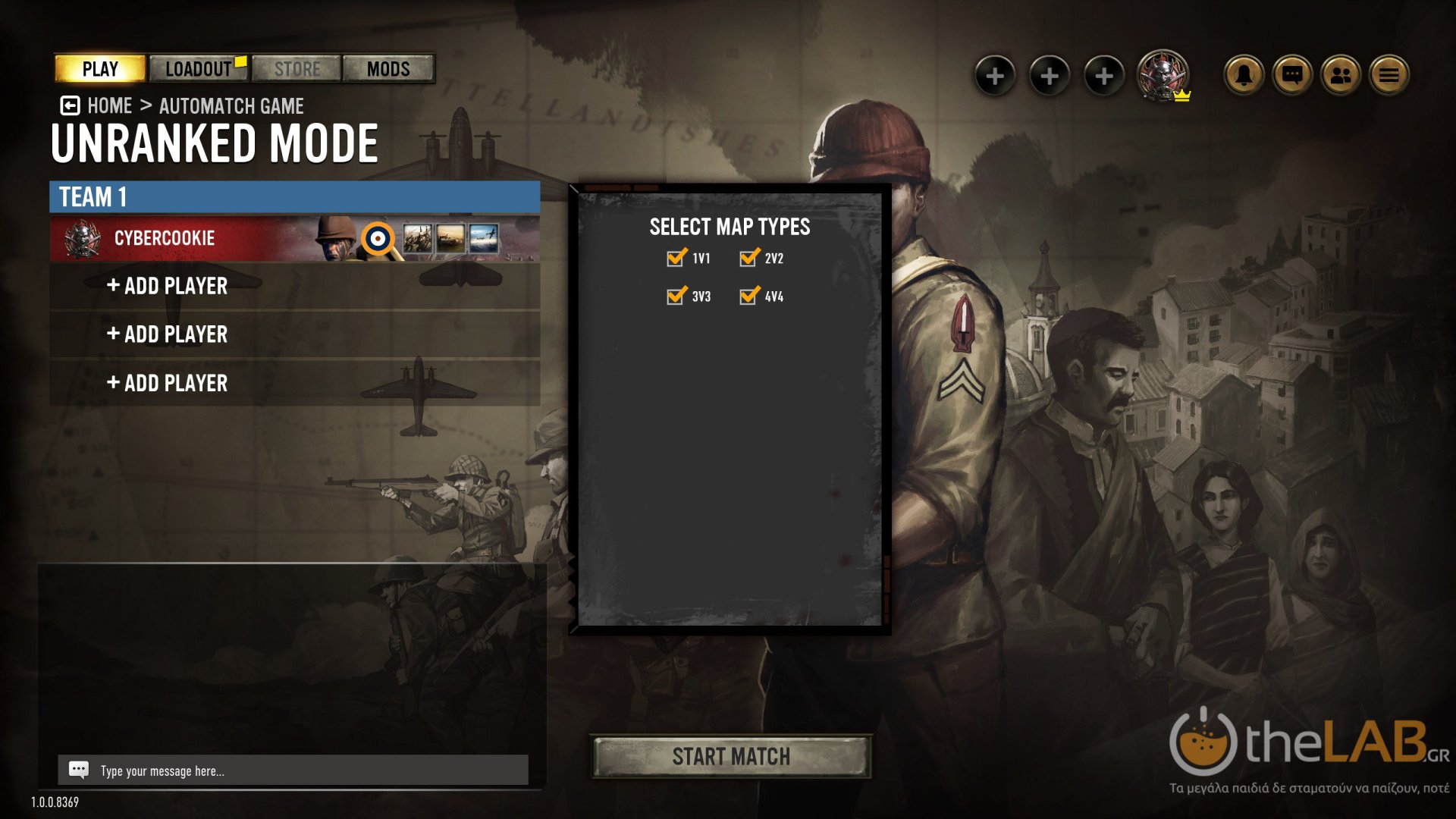Open the chat speech bubble icon
The width and height of the screenshot is (1456, 819).
[1292, 75]
